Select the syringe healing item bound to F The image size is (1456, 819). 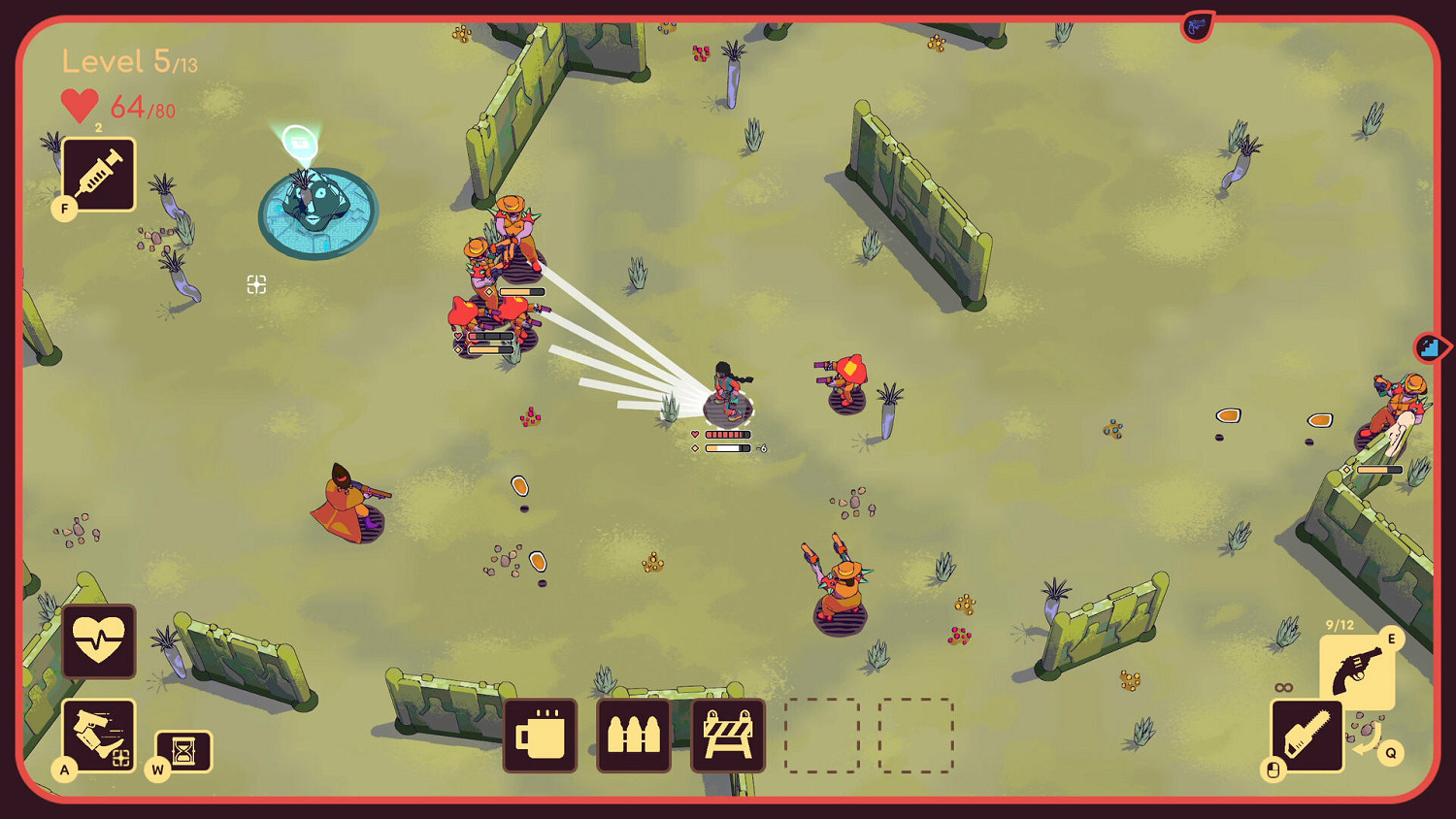pyautogui.click(x=97, y=175)
